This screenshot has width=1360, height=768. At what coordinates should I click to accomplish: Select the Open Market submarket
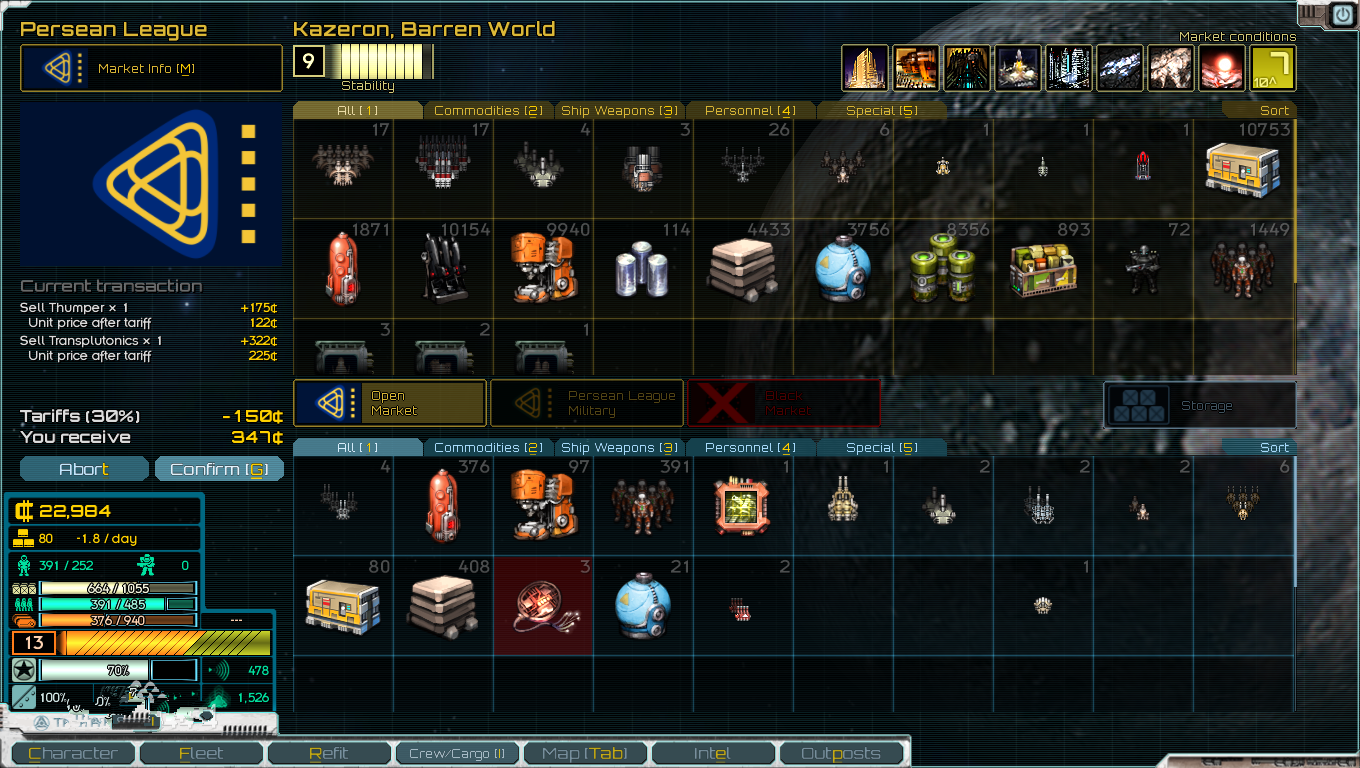390,403
